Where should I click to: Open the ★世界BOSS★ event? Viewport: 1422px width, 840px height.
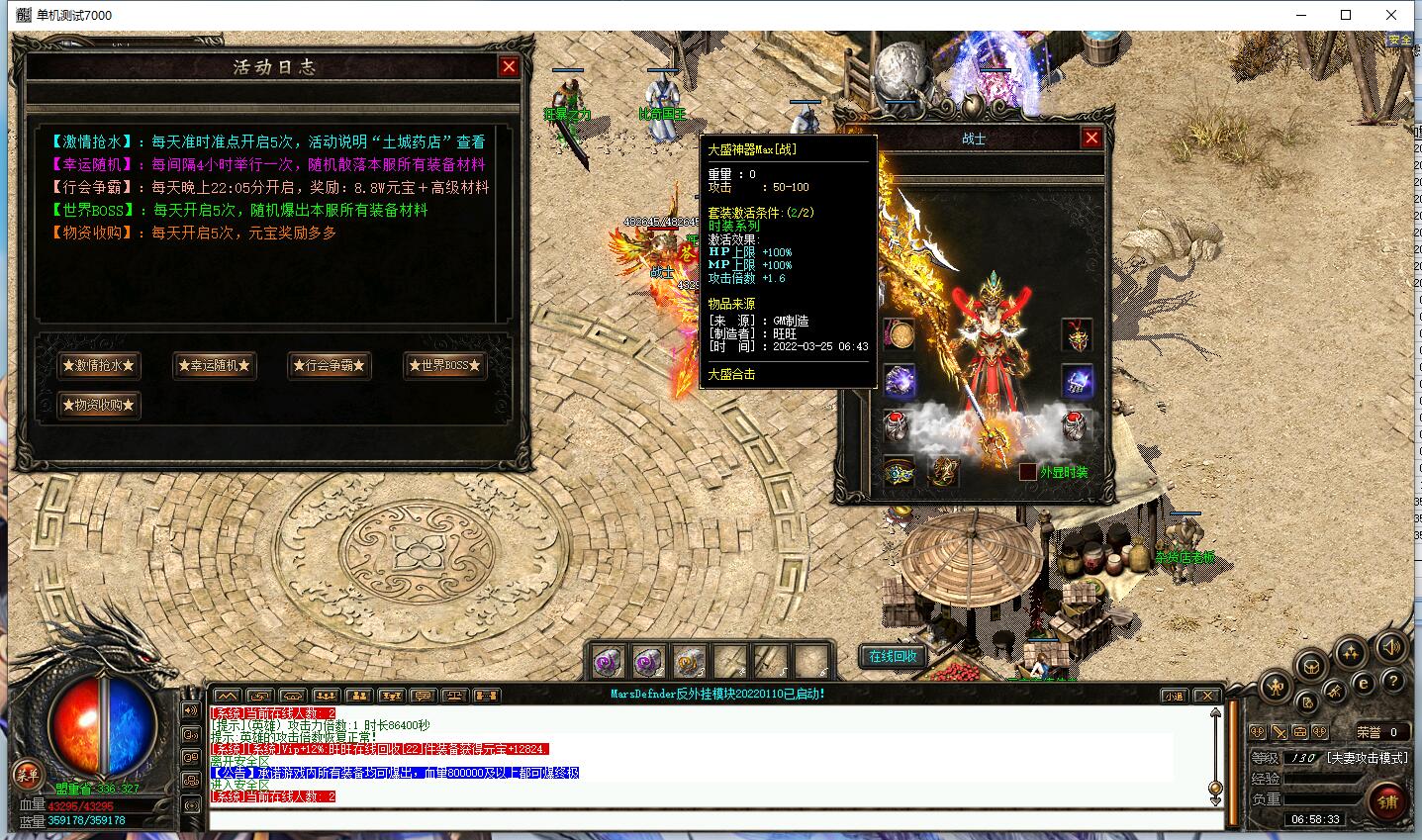point(444,365)
